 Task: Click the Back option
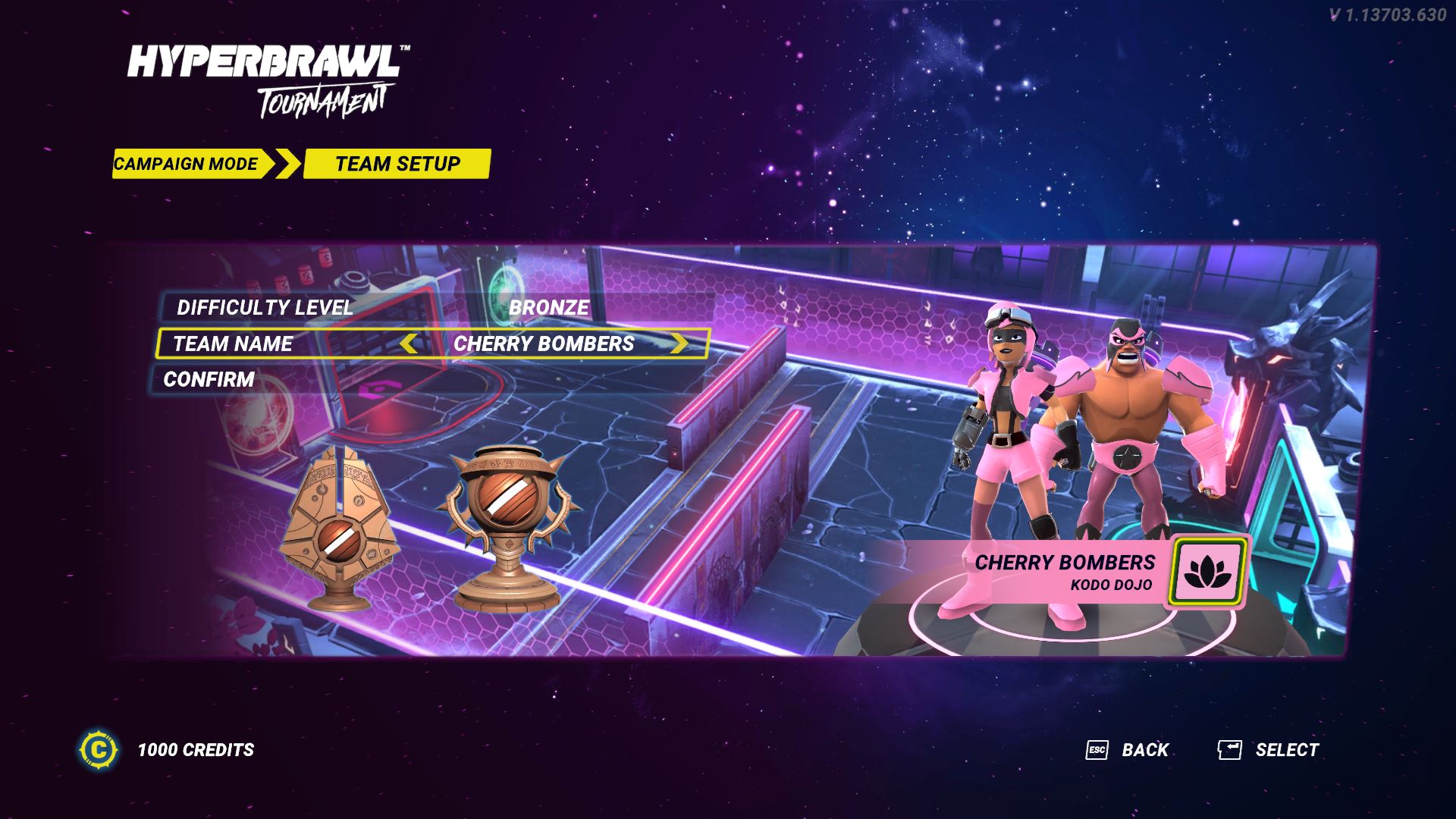(1144, 749)
